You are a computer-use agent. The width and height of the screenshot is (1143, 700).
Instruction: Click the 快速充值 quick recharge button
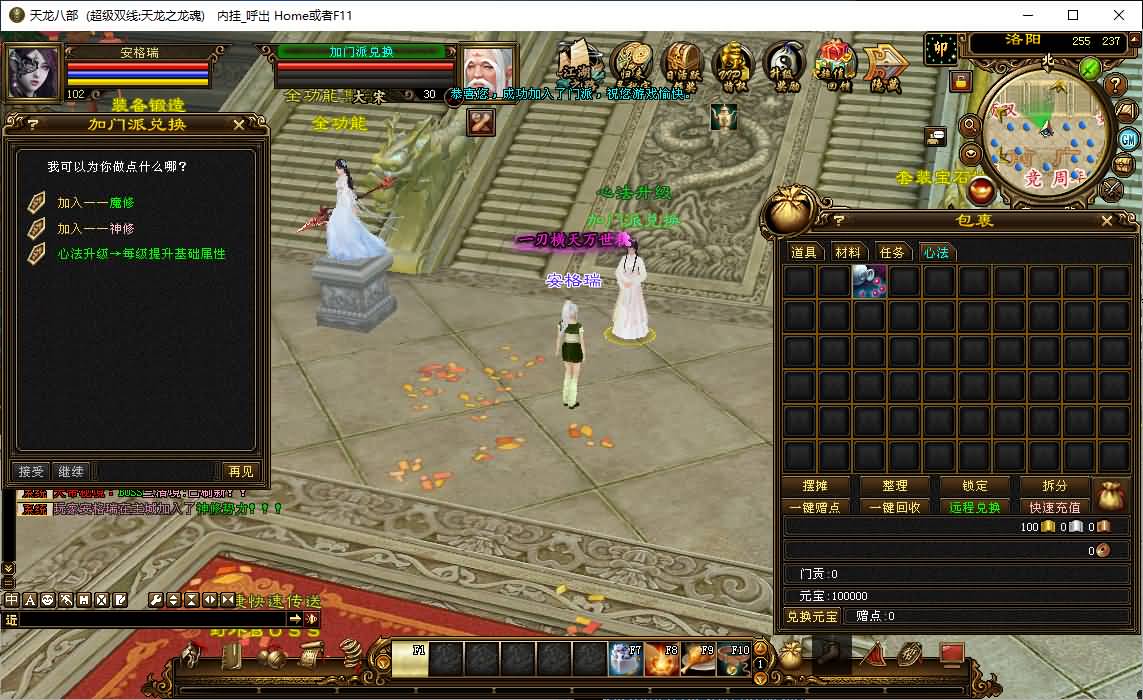point(1055,507)
